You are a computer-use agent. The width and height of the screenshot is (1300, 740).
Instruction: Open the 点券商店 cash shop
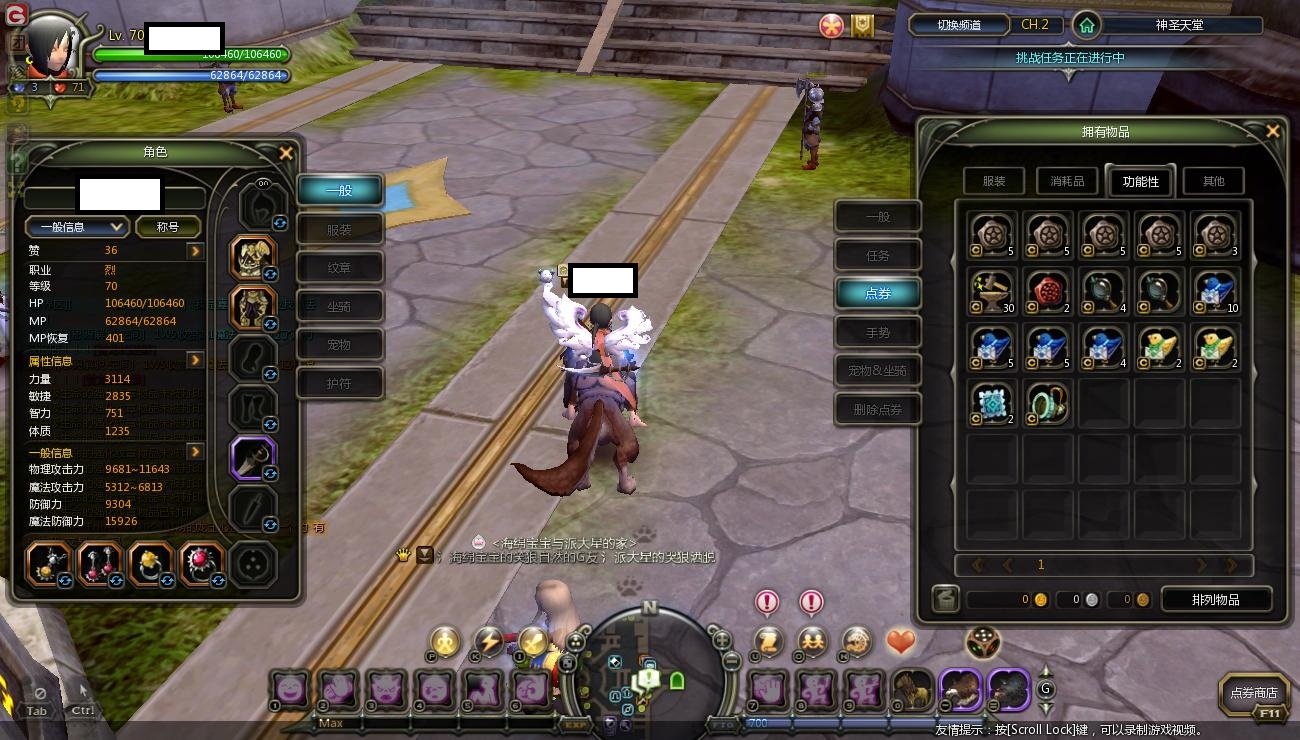point(1253,693)
